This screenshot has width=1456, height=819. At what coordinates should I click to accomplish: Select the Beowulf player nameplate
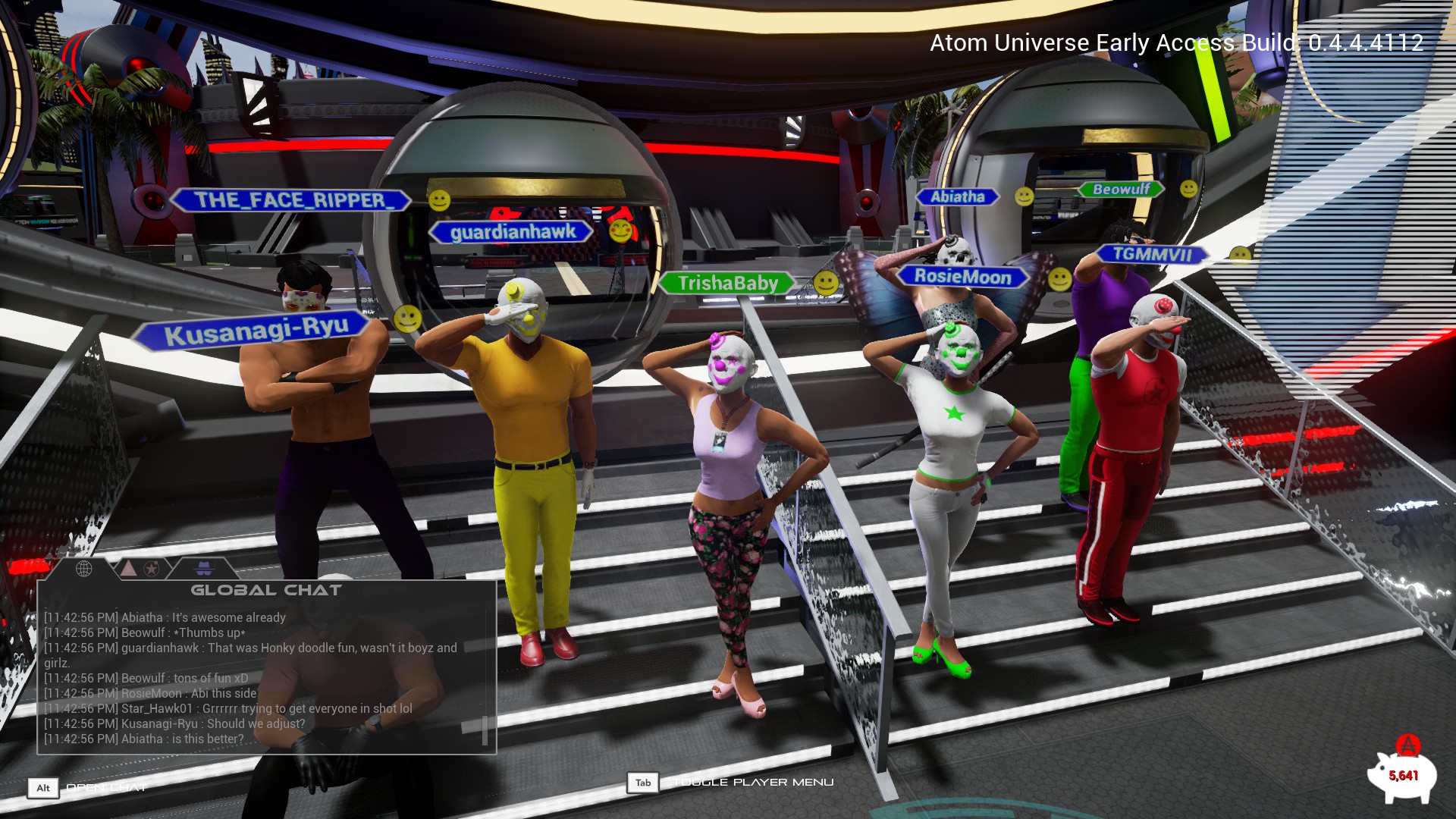pyautogui.click(x=1121, y=190)
